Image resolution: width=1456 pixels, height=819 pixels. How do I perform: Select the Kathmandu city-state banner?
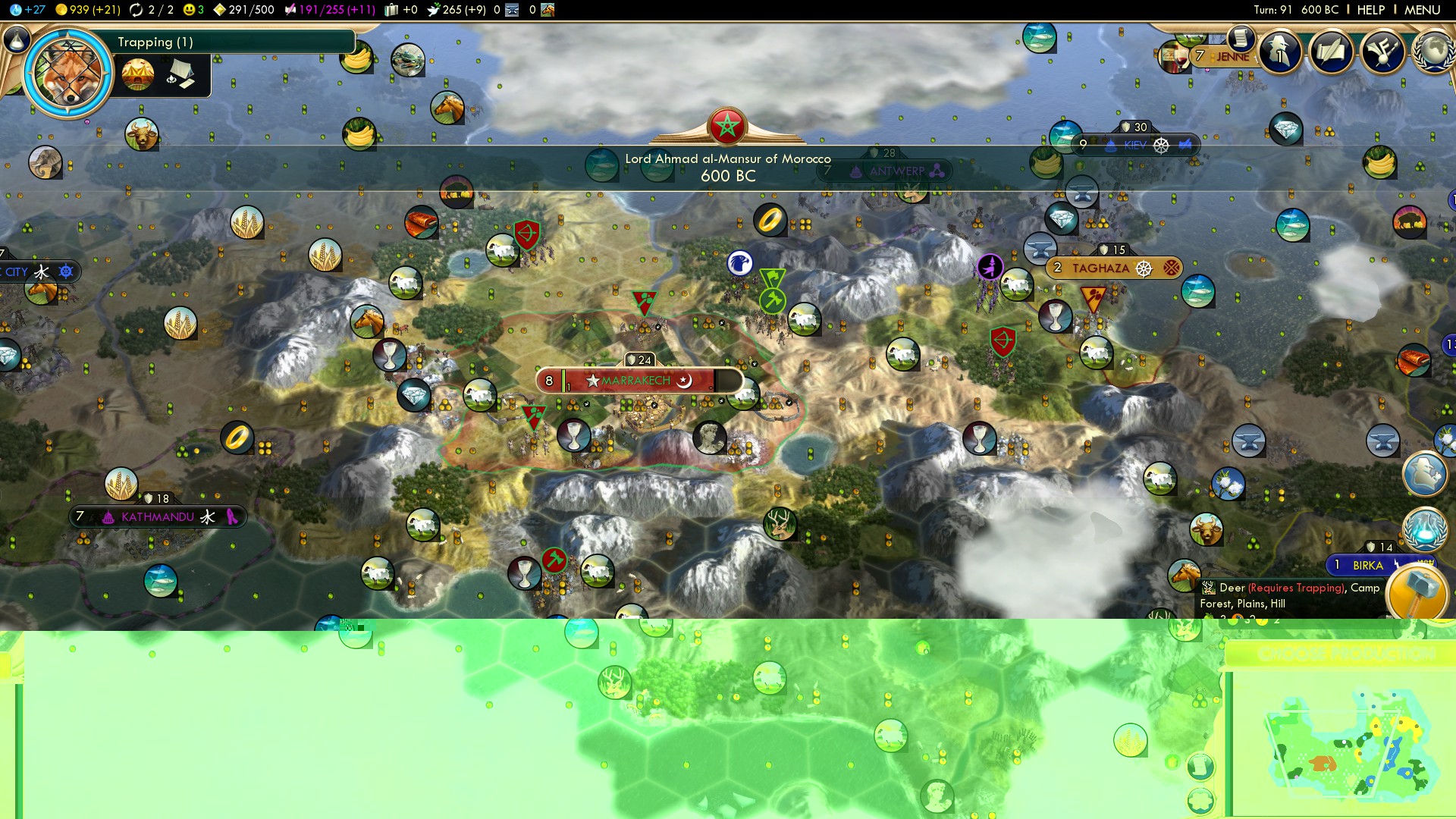click(x=157, y=516)
